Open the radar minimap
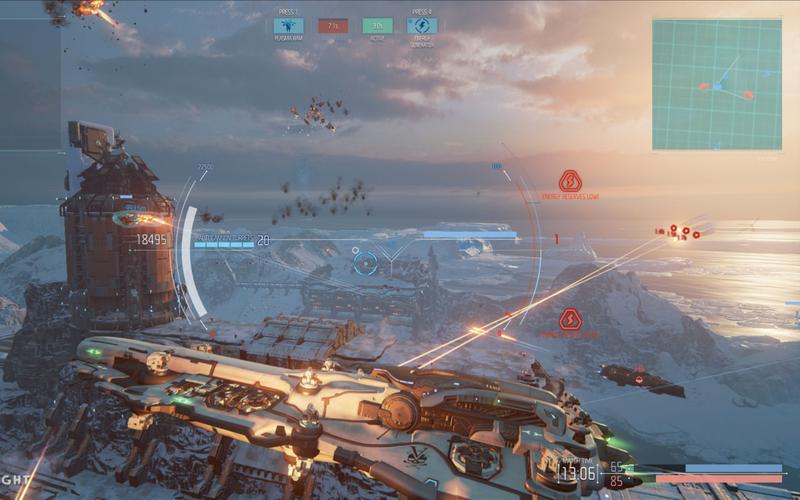Viewport: 800px width, 500px height. [716, 84]
